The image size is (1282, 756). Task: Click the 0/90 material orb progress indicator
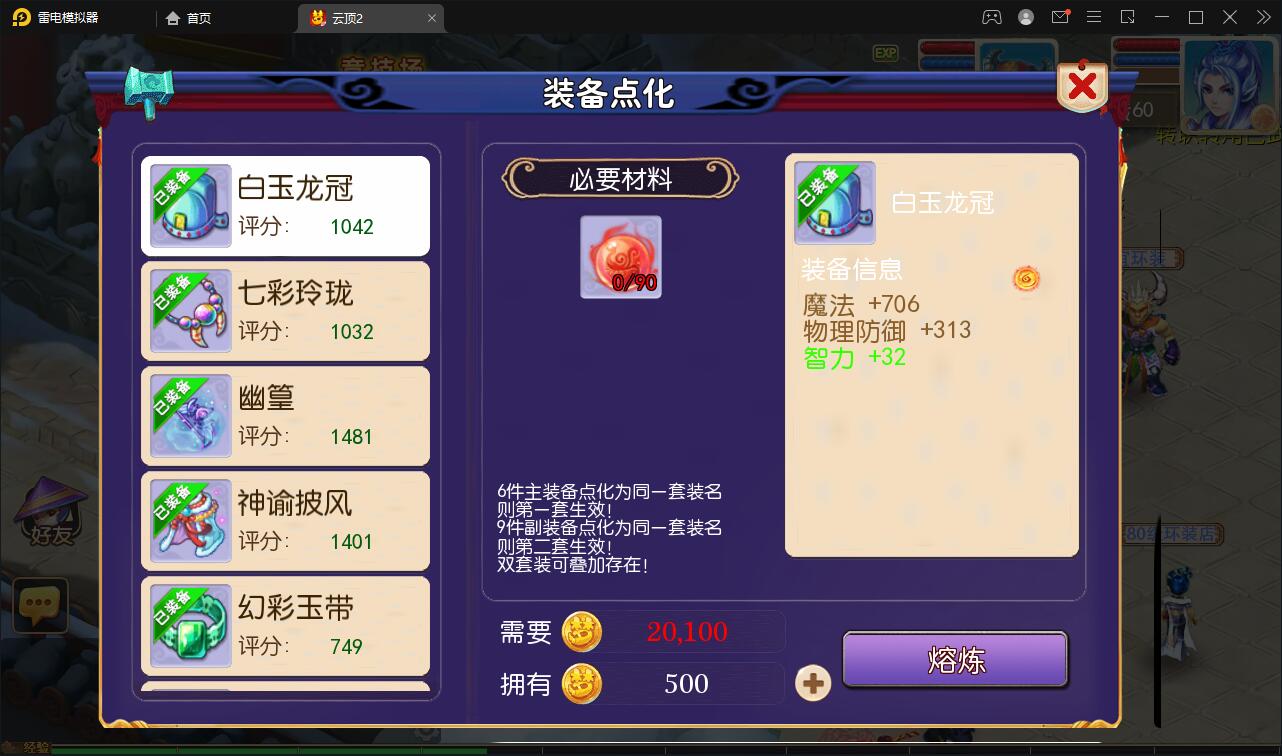tap(620, 257)
